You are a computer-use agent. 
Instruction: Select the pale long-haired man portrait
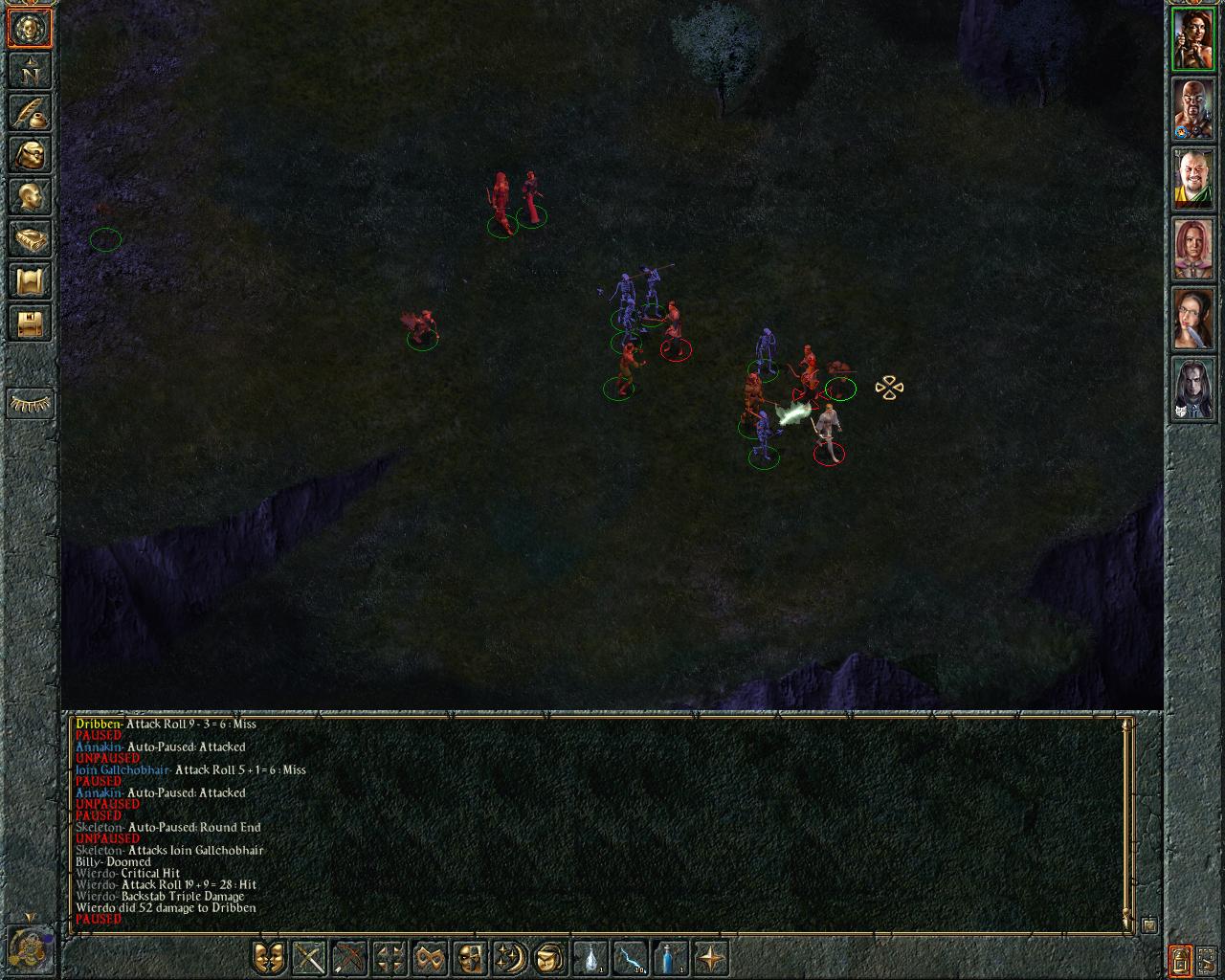tap(1192, 390)
